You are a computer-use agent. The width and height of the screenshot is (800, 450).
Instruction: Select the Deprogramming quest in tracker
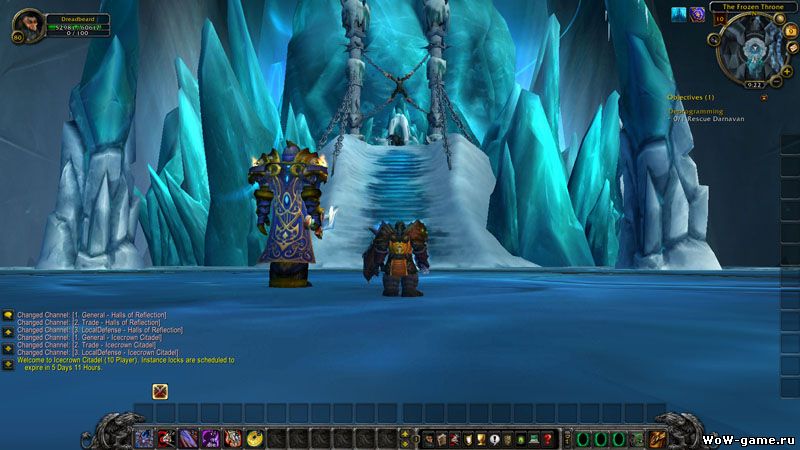pyautogui.click(x=695, y=111)
